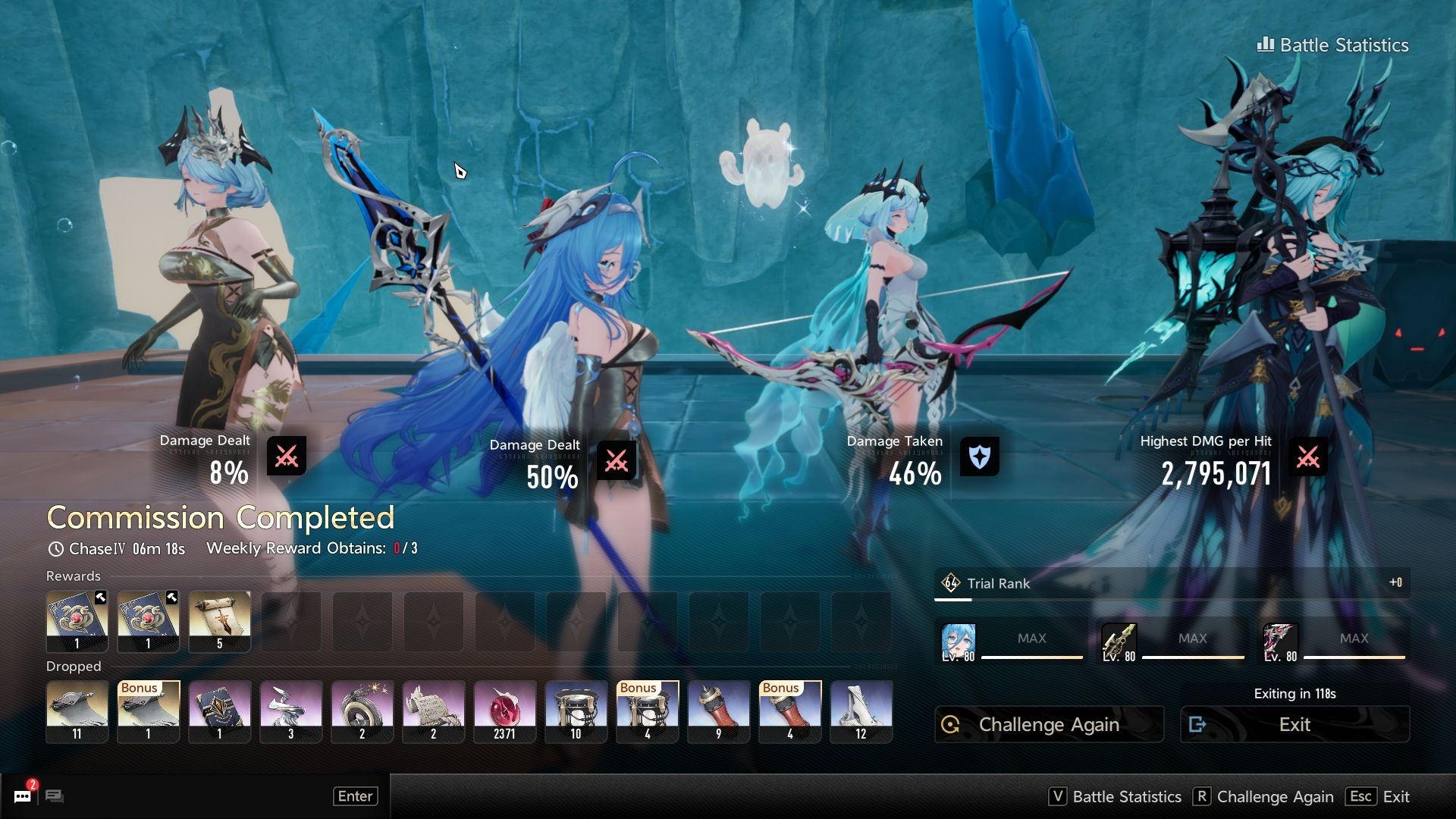The height and width of the screenshot is (819, 1456).
Task: Click the blue-haired character portrait at Lv. 80
Action: (x=958, y=642)
